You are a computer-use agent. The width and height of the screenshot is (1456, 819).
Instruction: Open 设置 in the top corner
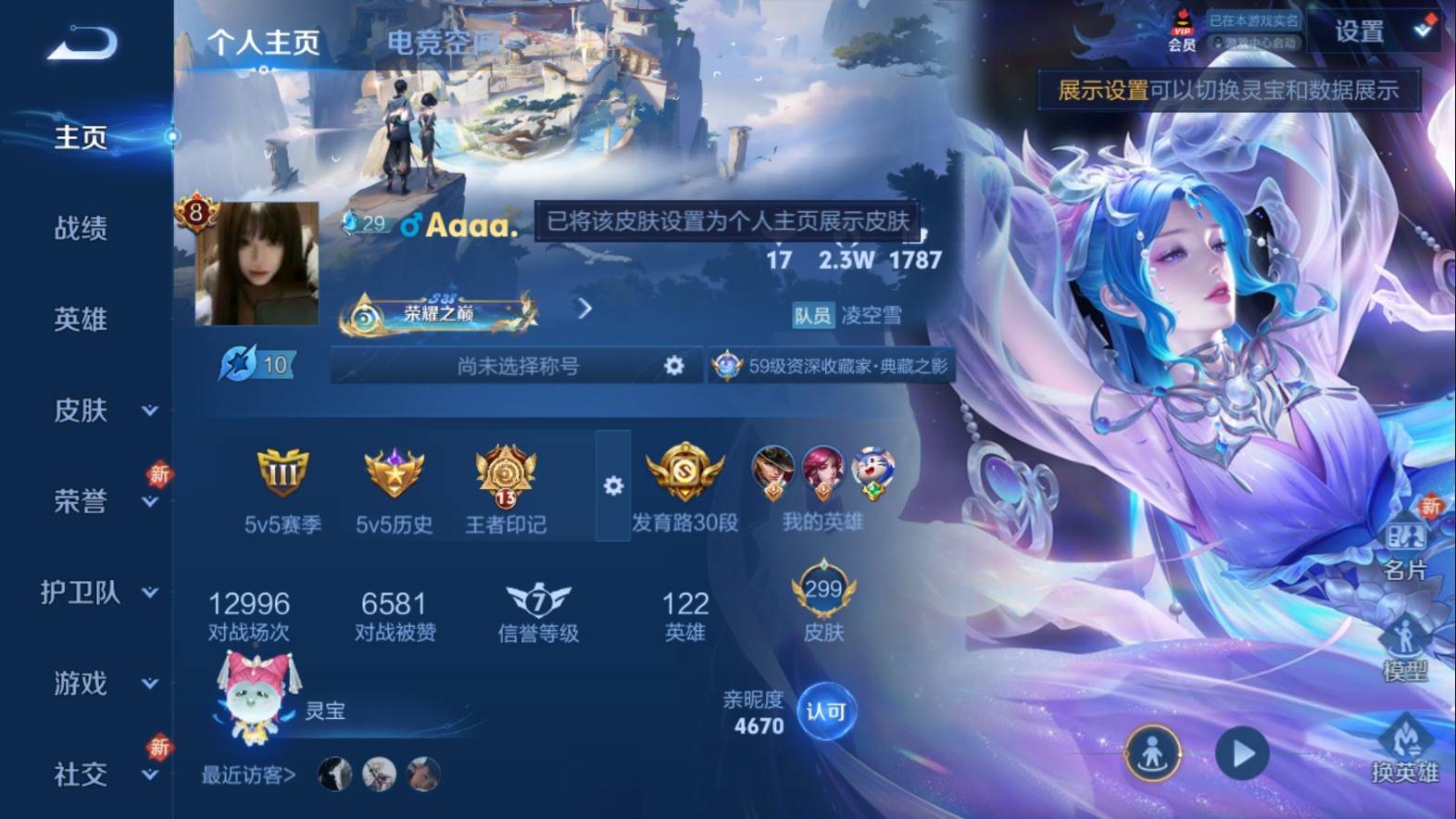point(1361,31)
